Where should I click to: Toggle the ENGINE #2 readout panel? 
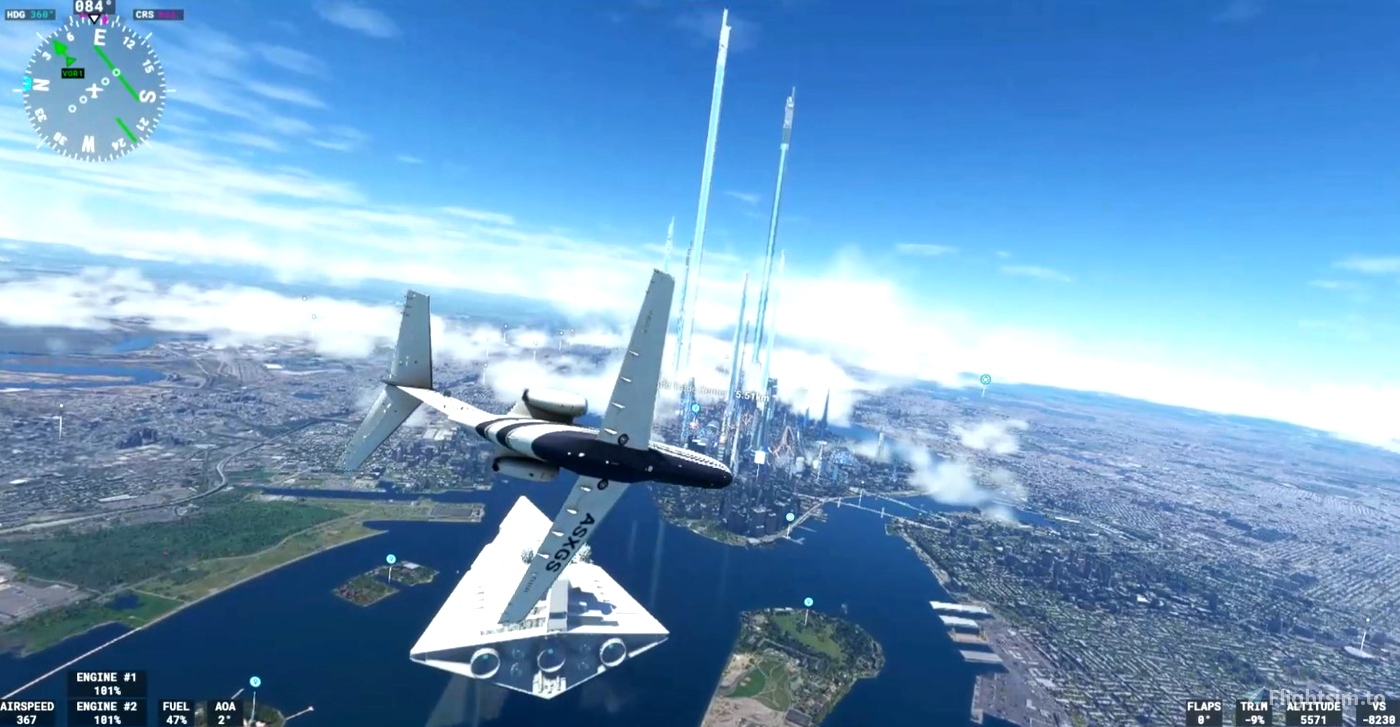[x=109, y=711]
